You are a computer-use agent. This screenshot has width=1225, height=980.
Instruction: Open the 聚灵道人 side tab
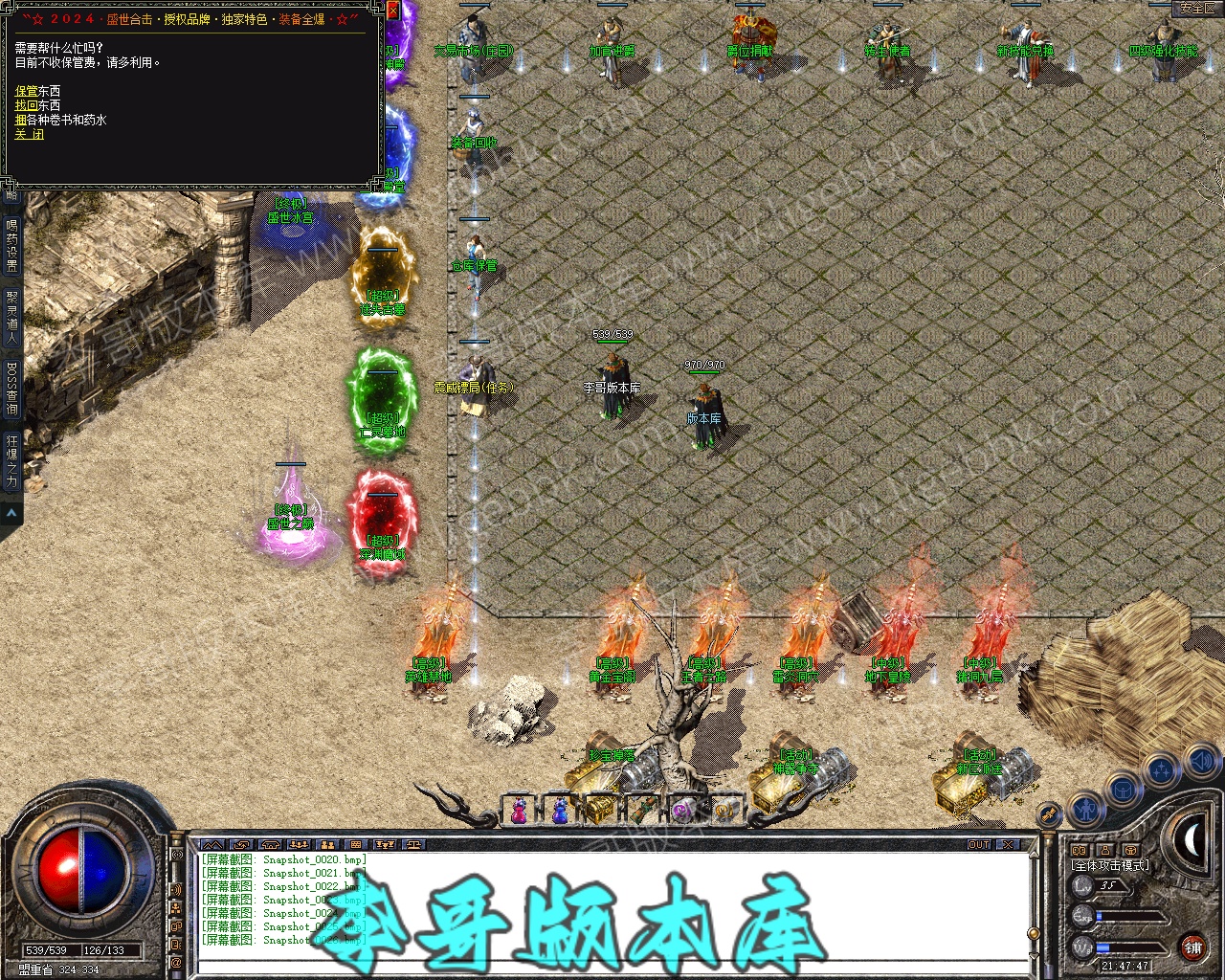pos(11,317)
